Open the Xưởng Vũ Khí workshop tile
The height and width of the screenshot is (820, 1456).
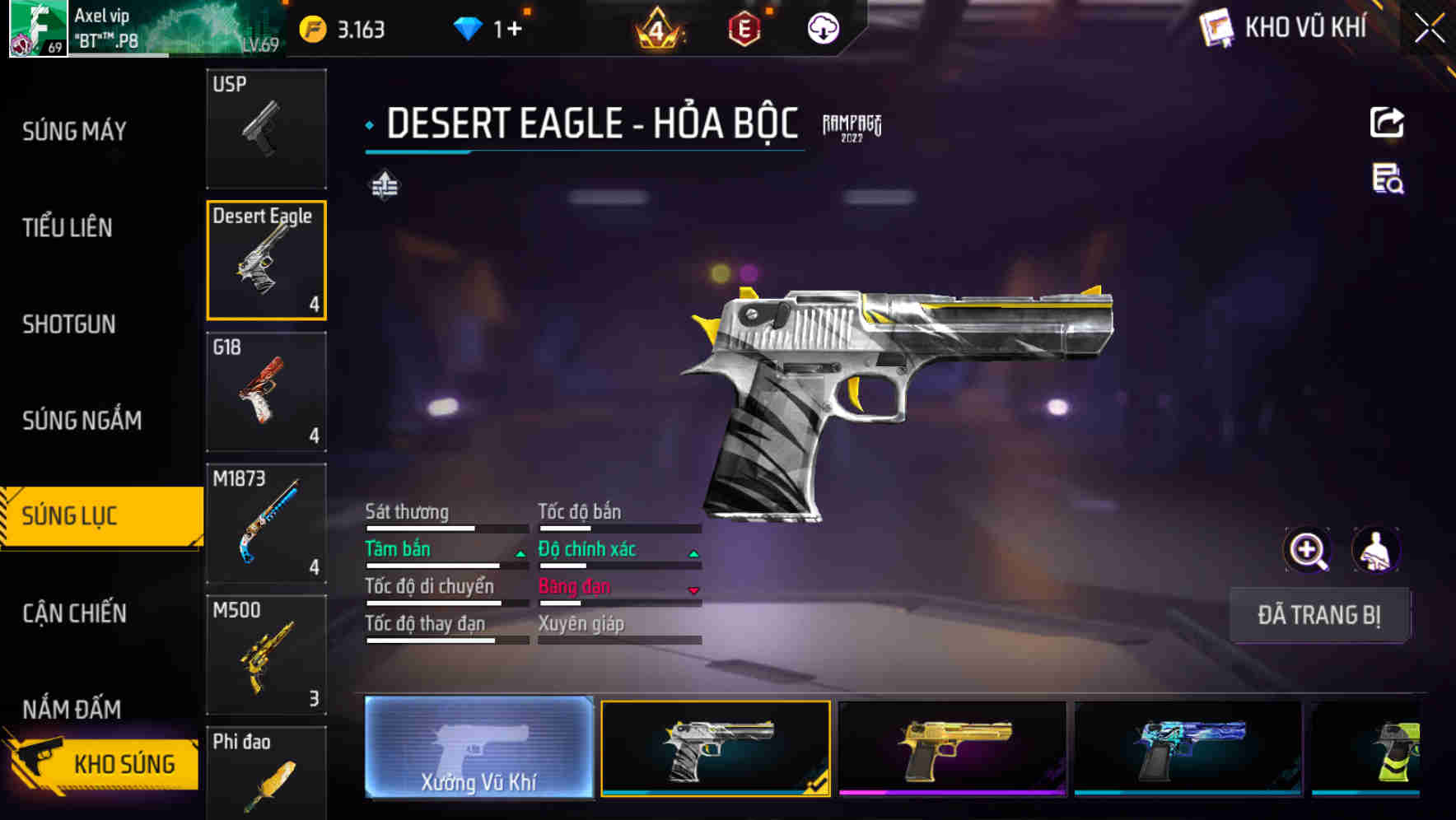point(478,748)
